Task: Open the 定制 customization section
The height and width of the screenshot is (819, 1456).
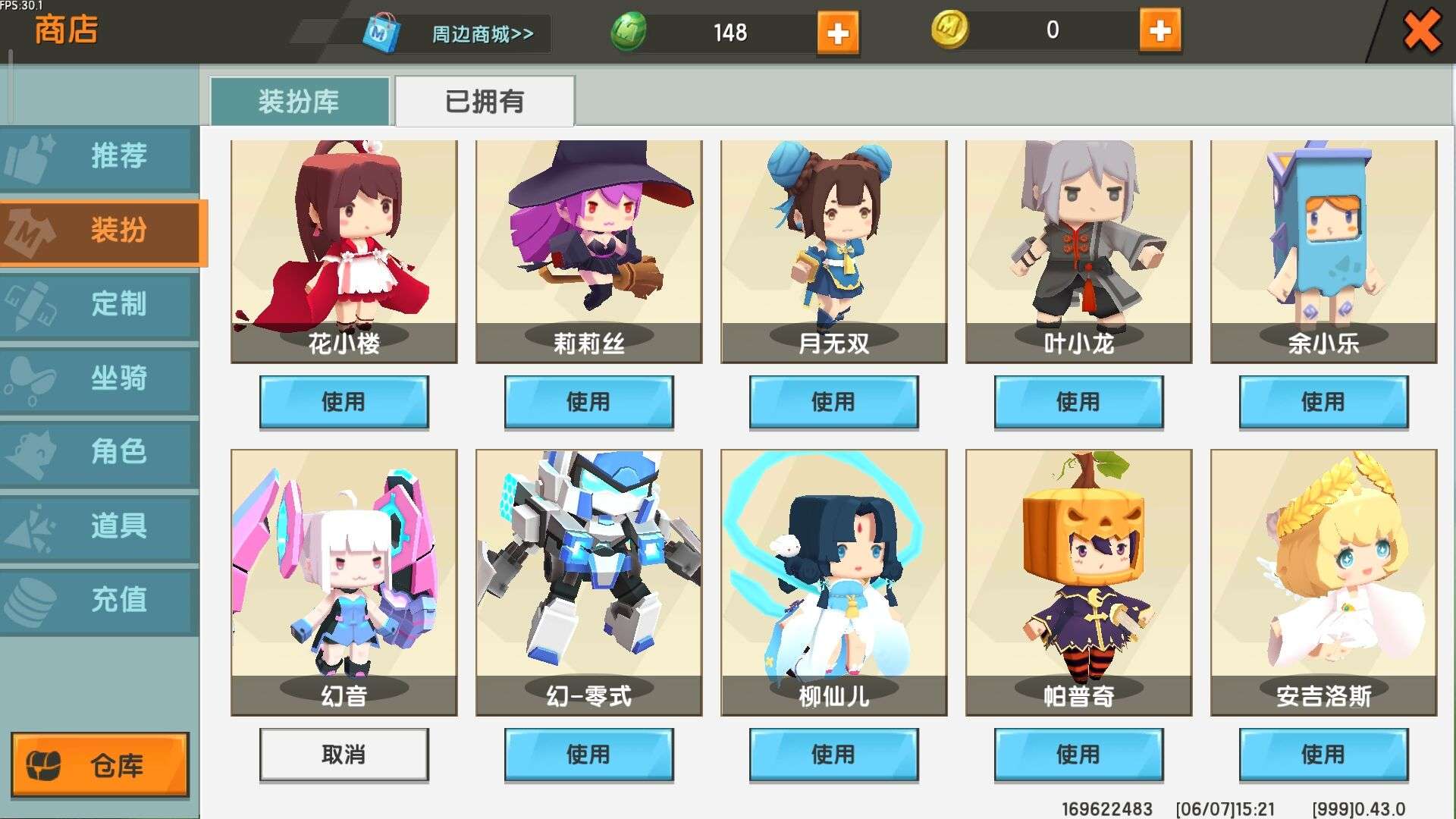Action: [99, 306]
